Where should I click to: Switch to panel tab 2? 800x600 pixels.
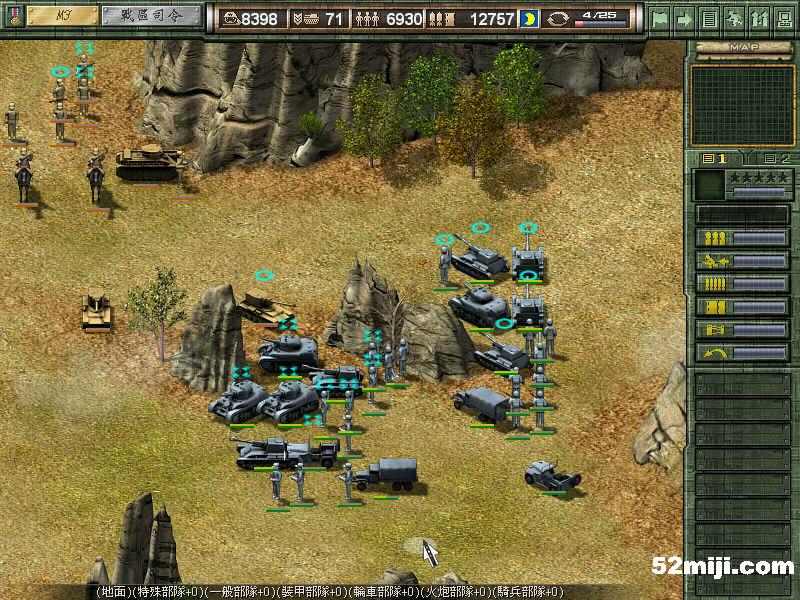tap(777, 158)
